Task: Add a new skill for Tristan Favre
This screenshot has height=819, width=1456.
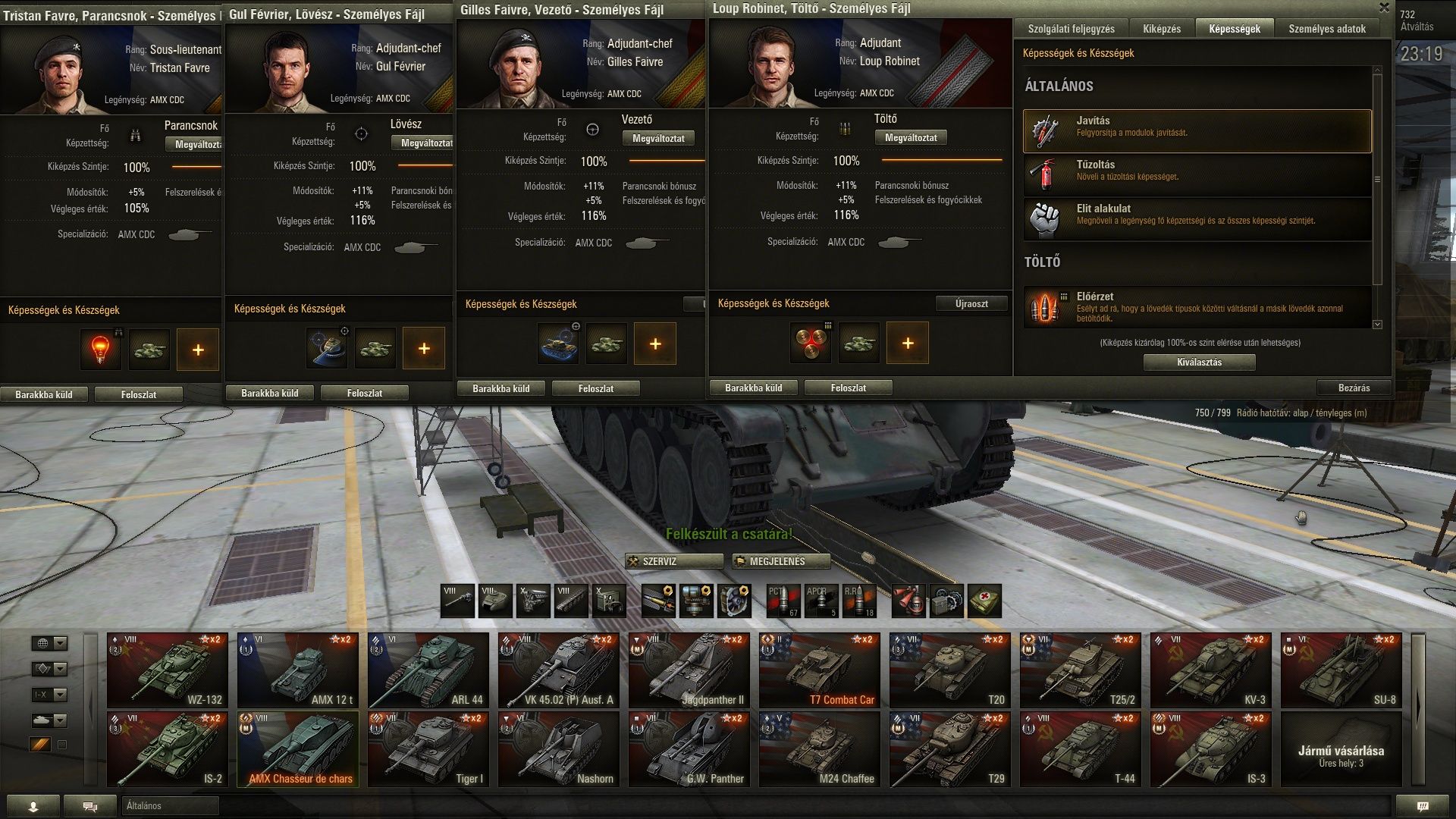Action: click(x=198, y=350)
